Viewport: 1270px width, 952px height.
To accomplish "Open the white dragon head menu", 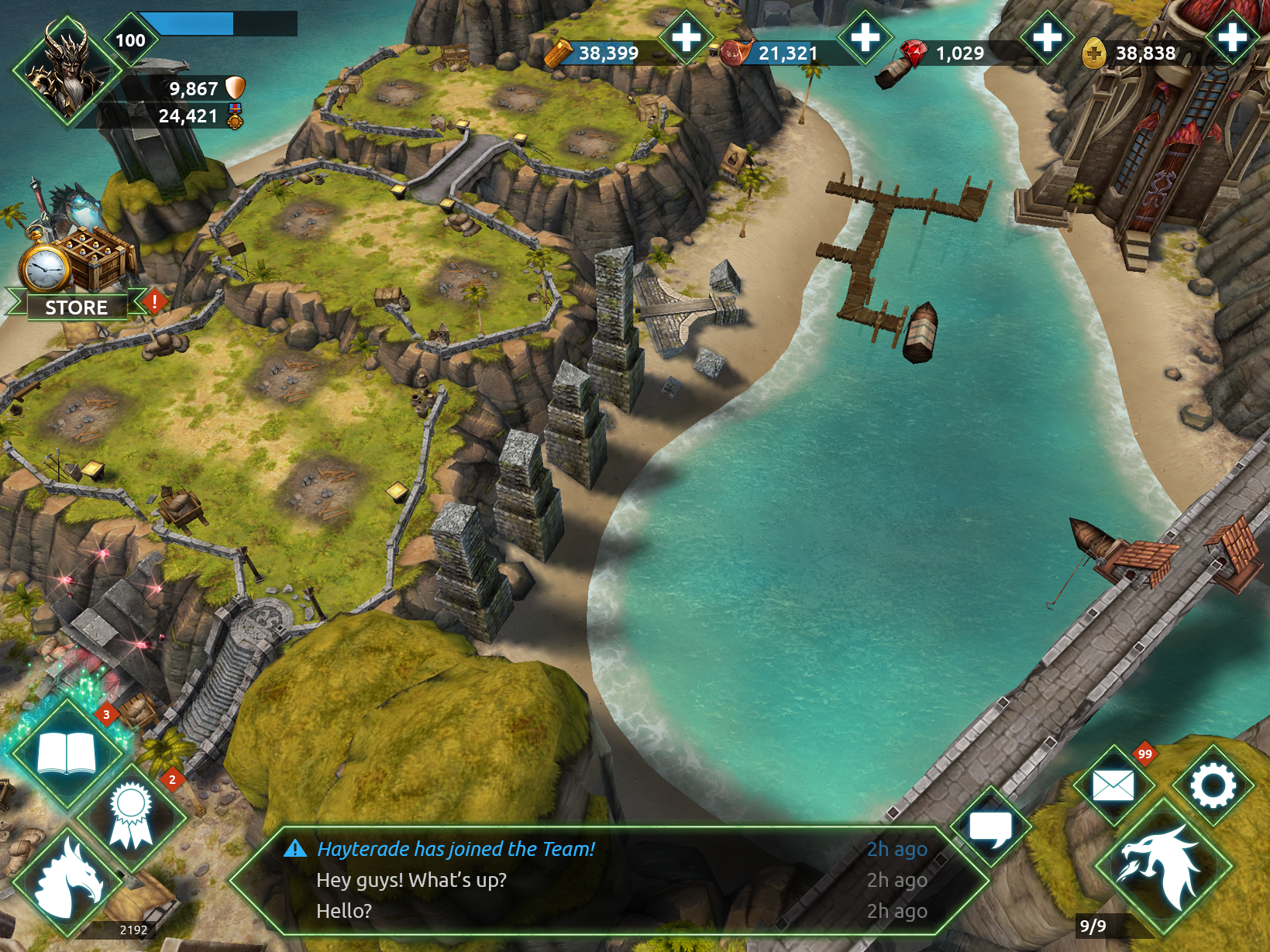I will click(70, 882).
